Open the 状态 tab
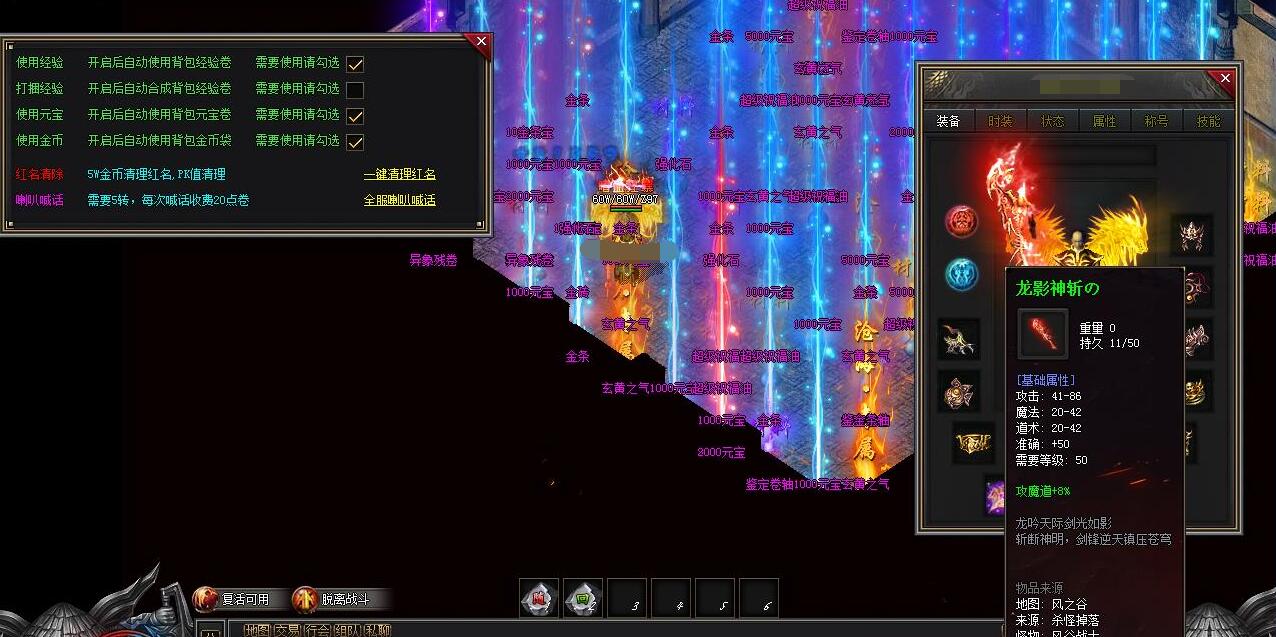The width and height of the screenshot is (1276, 637). (x=1053, y=121)
